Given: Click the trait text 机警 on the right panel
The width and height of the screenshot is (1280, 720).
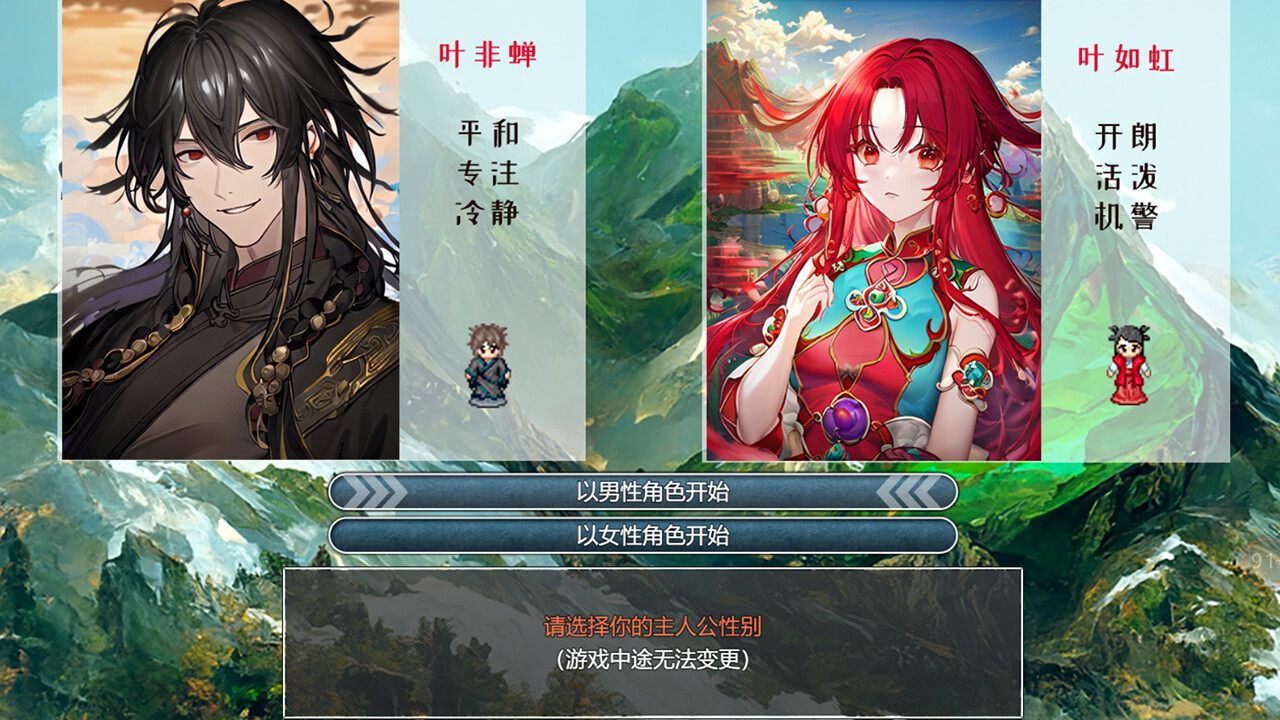Looking at the screenshot, I should (x=1128, y=216).
